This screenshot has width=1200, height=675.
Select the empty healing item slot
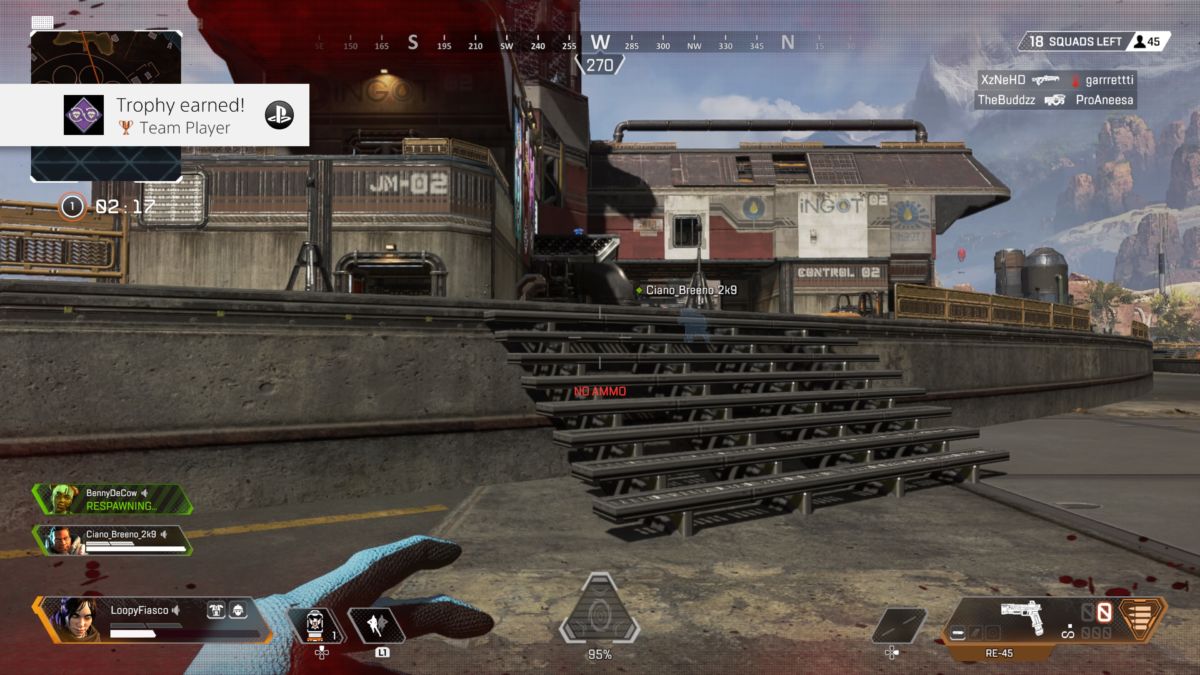point(897,626)
